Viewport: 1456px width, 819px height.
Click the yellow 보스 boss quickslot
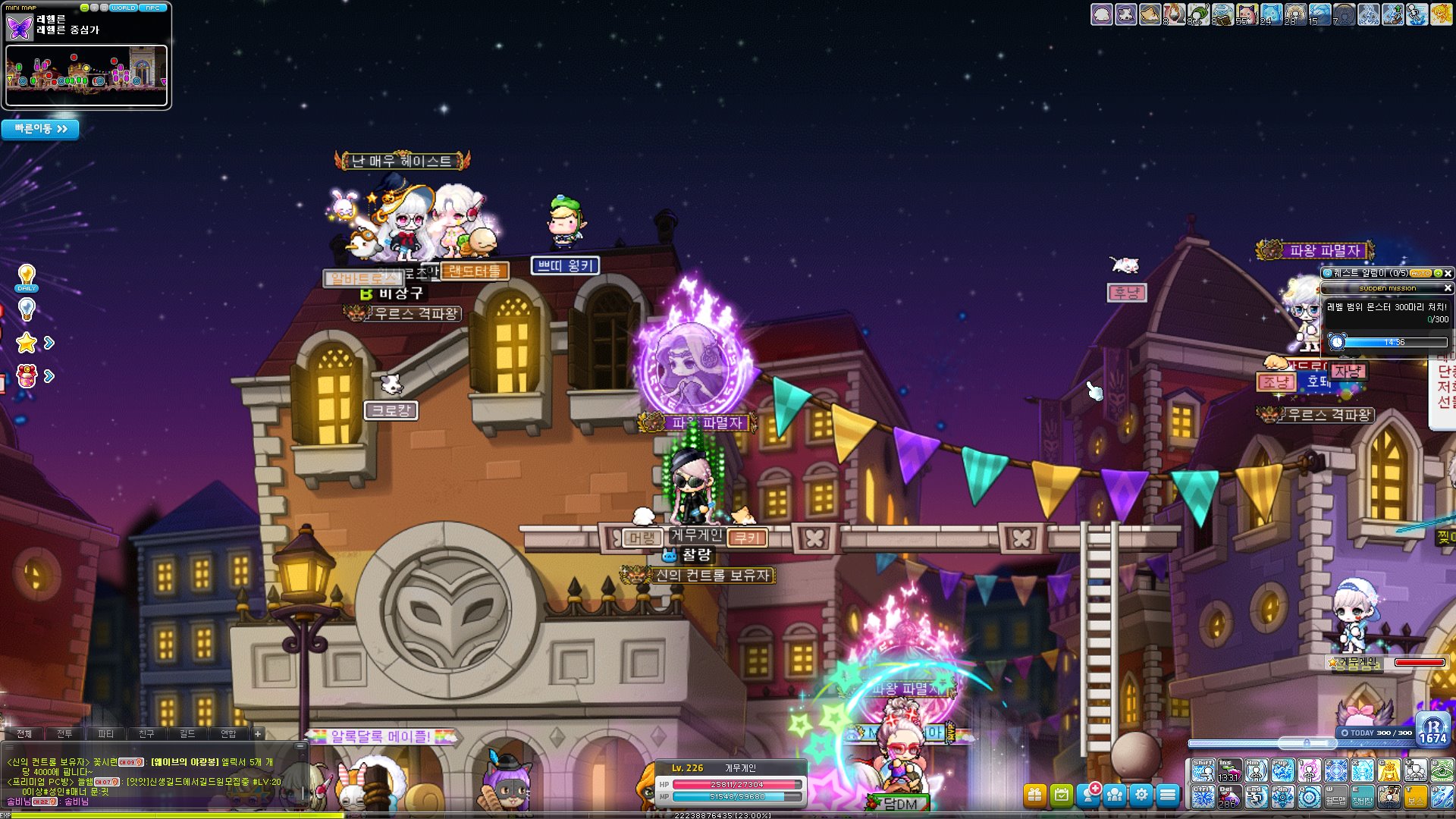pos(1415,797)
